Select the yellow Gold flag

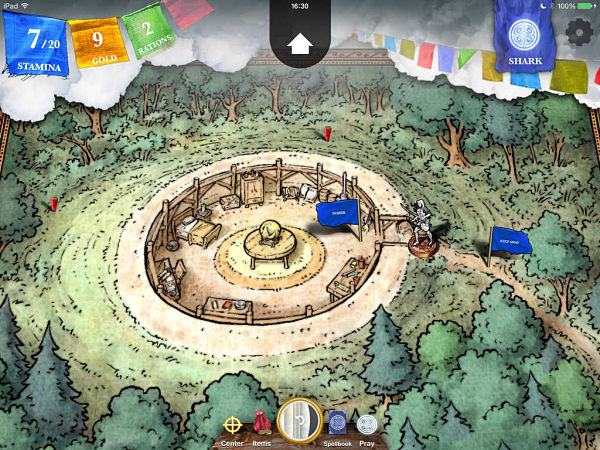(96, 44)
